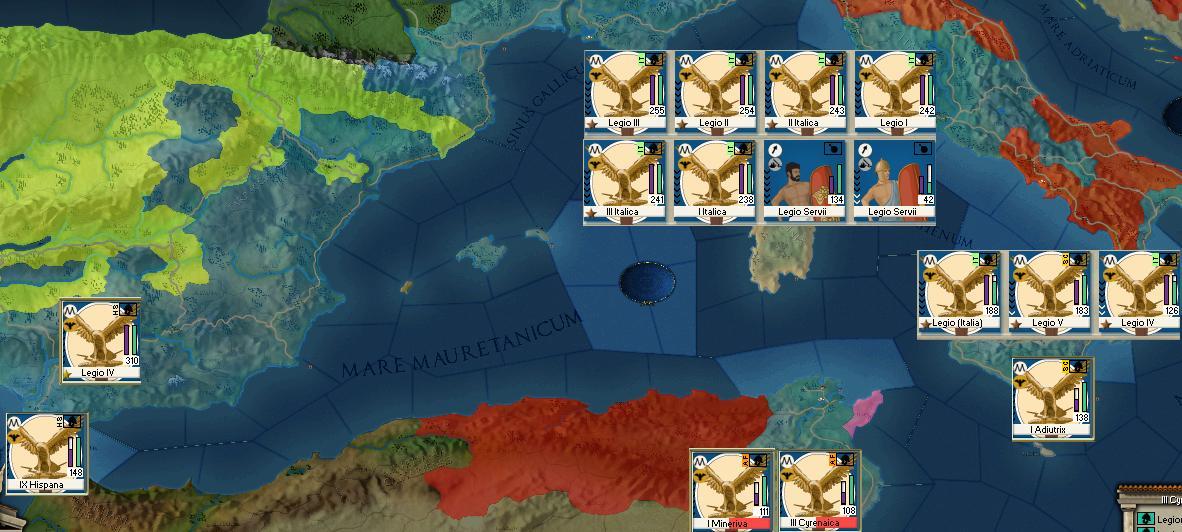Select Legio IV with 126 strength
The image size is (1182, 532).
tap(1140, 292)
